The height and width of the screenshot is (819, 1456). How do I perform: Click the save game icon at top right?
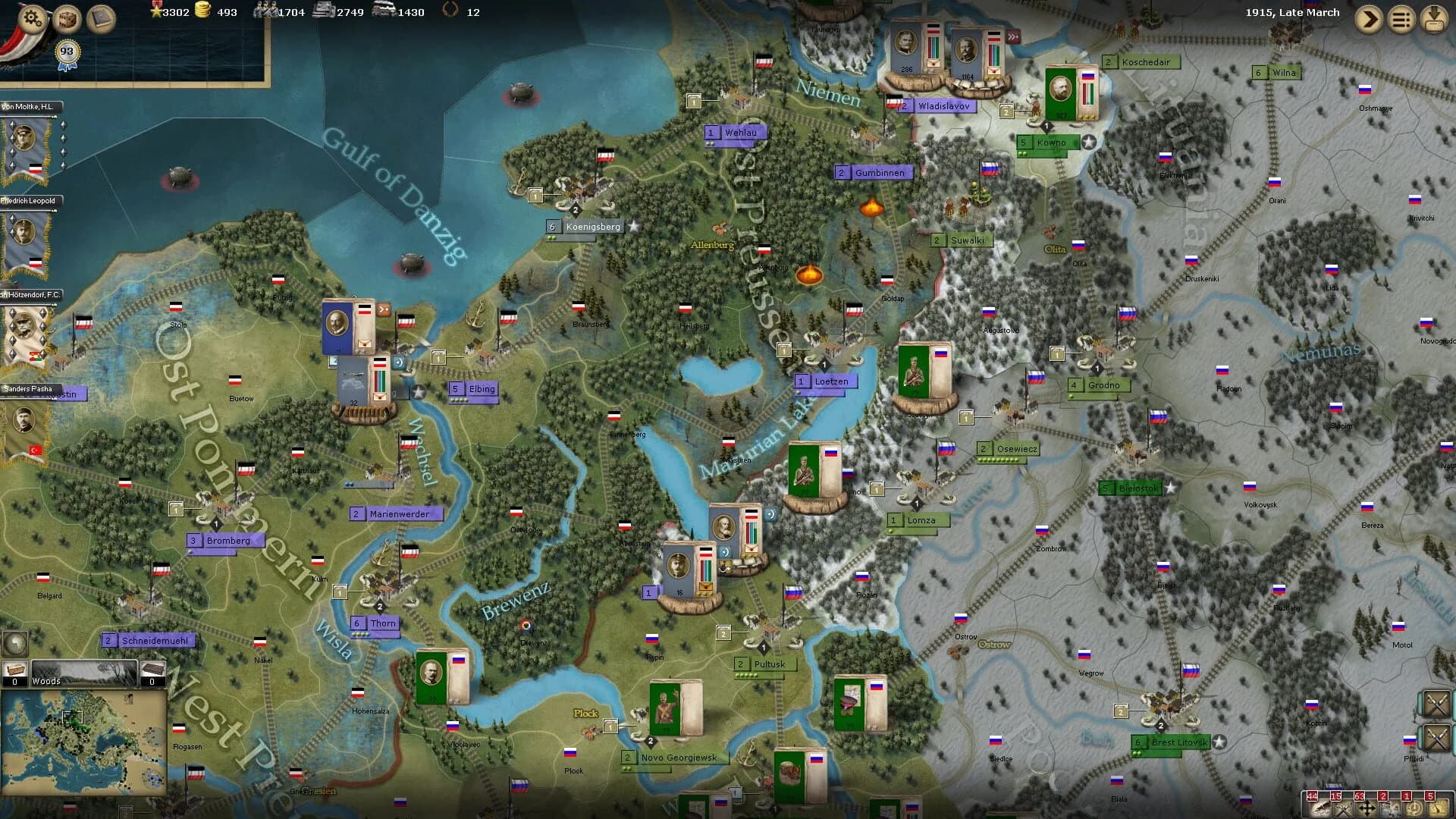tap(1434, 19)
